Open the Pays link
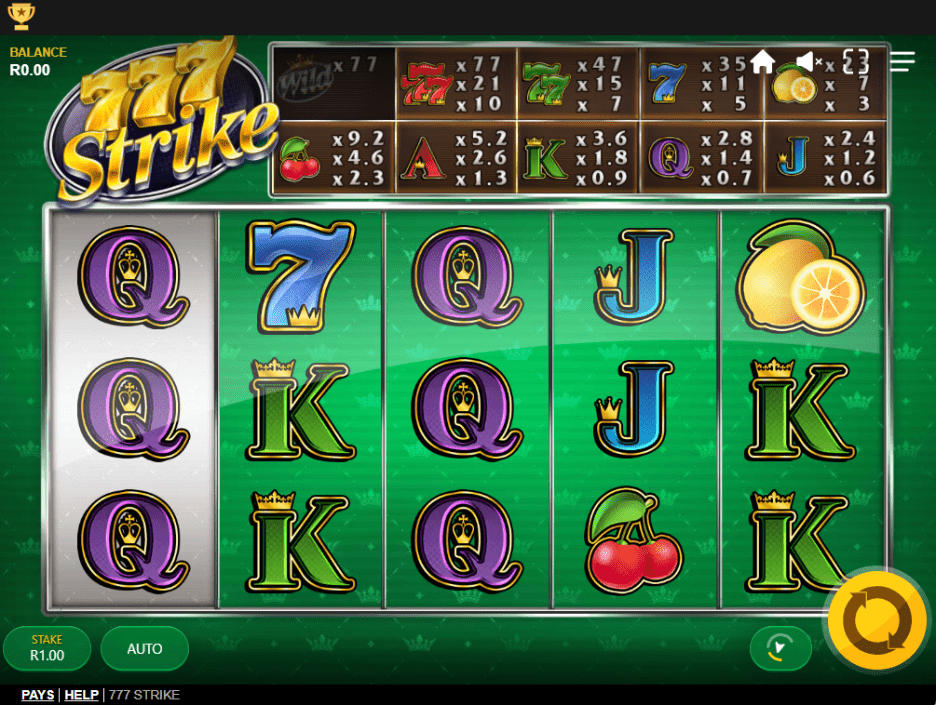Image resolution: width=936 pixels, height=705 pixels. point(38,695)
